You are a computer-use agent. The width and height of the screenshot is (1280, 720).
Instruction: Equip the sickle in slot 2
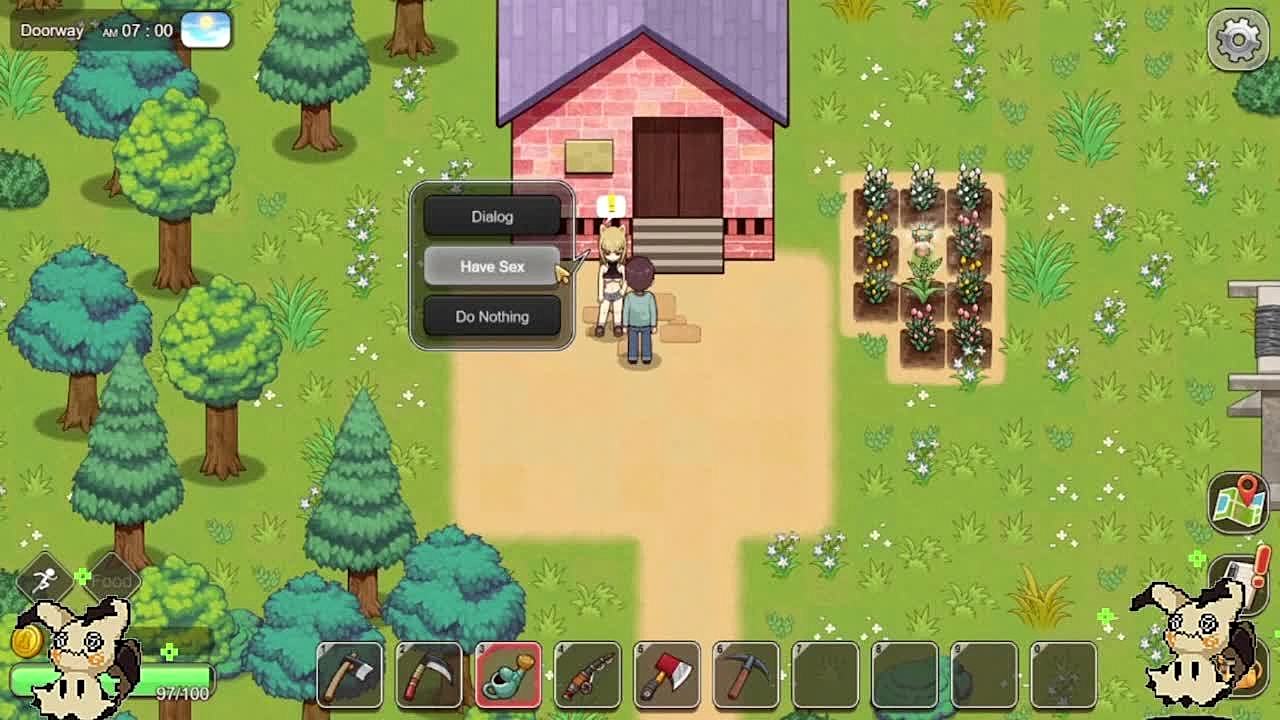tap(428, 675)
